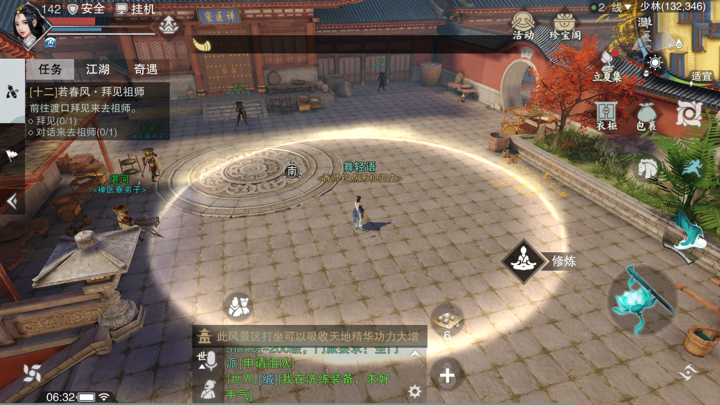Toggle 挂机 auto-battle mode

(136, 9)
